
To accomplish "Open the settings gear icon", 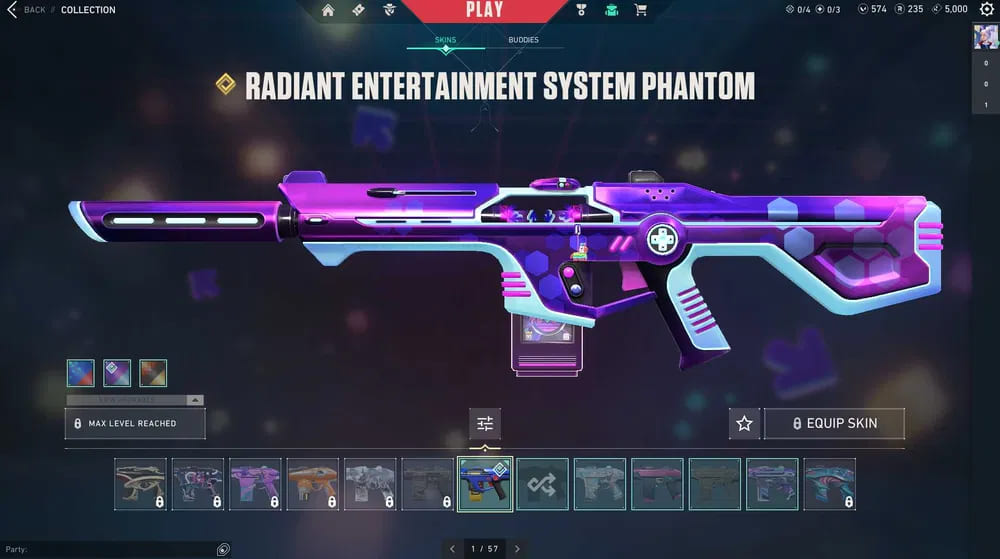I will 986,10.
